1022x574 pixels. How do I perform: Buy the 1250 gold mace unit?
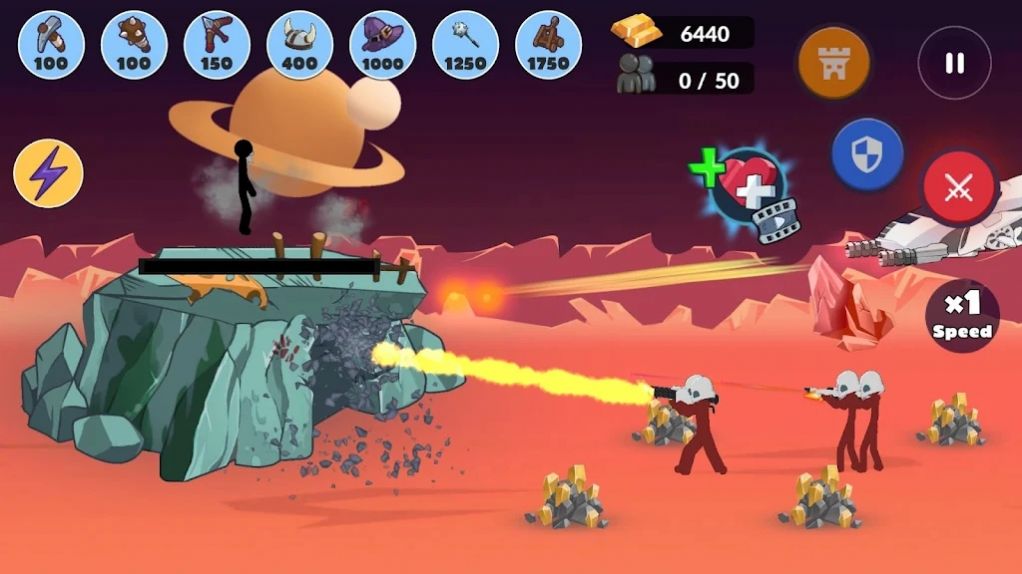(x=466, y=45)
